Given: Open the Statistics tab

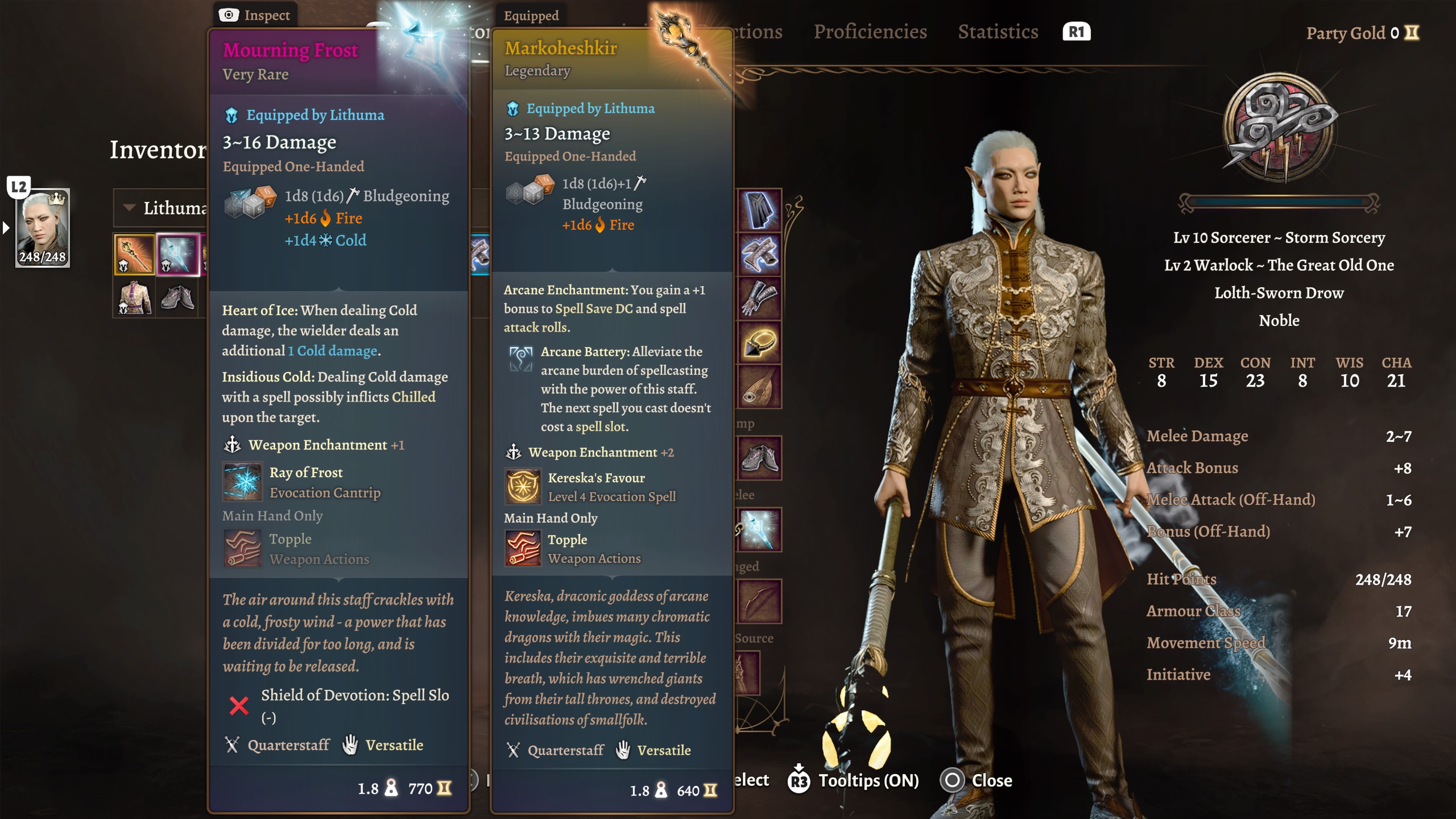Looking at the screenshot, I should pyautogui.click(x=998, y=31).
